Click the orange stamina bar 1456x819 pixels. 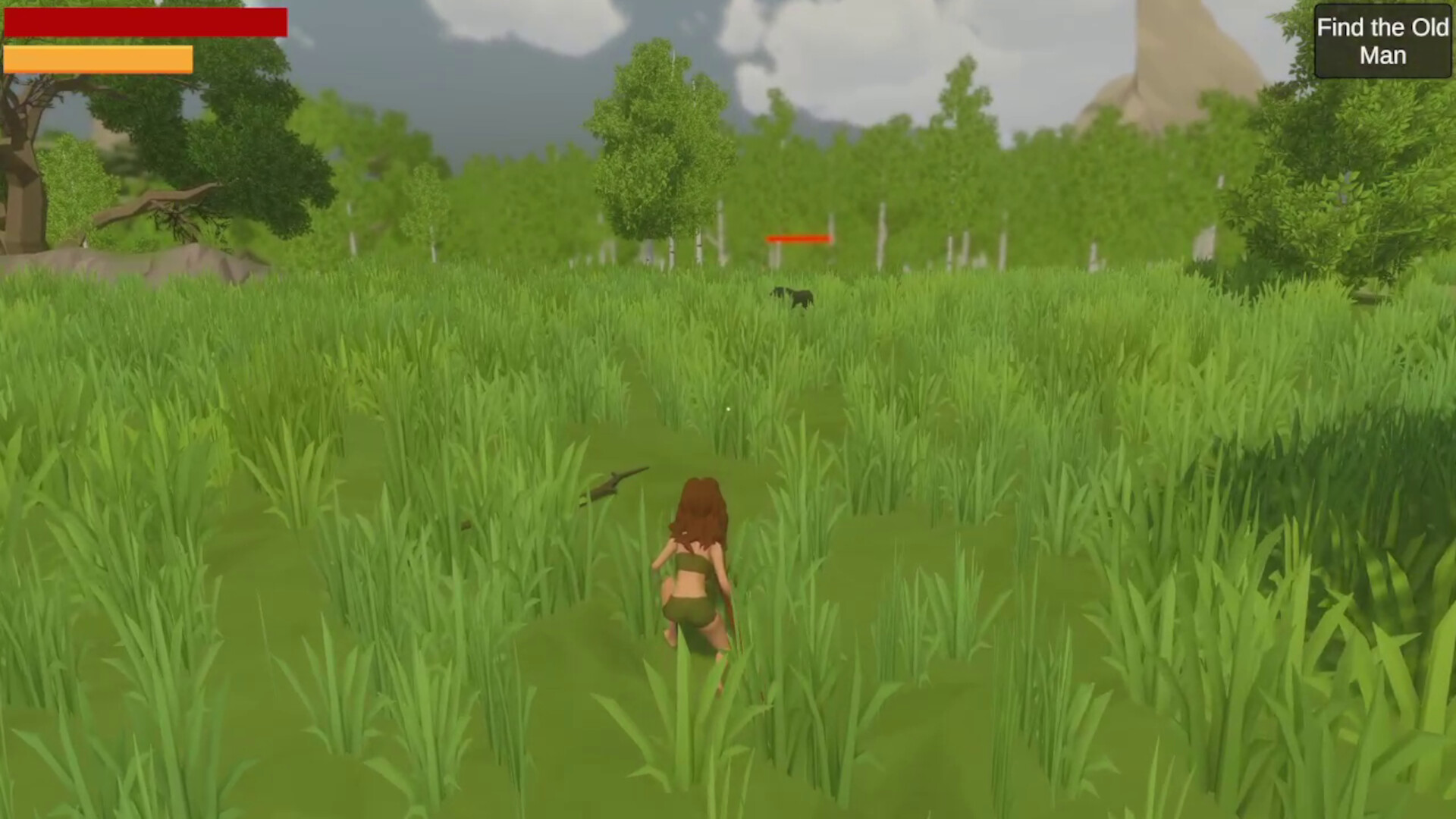pos(99,58)
